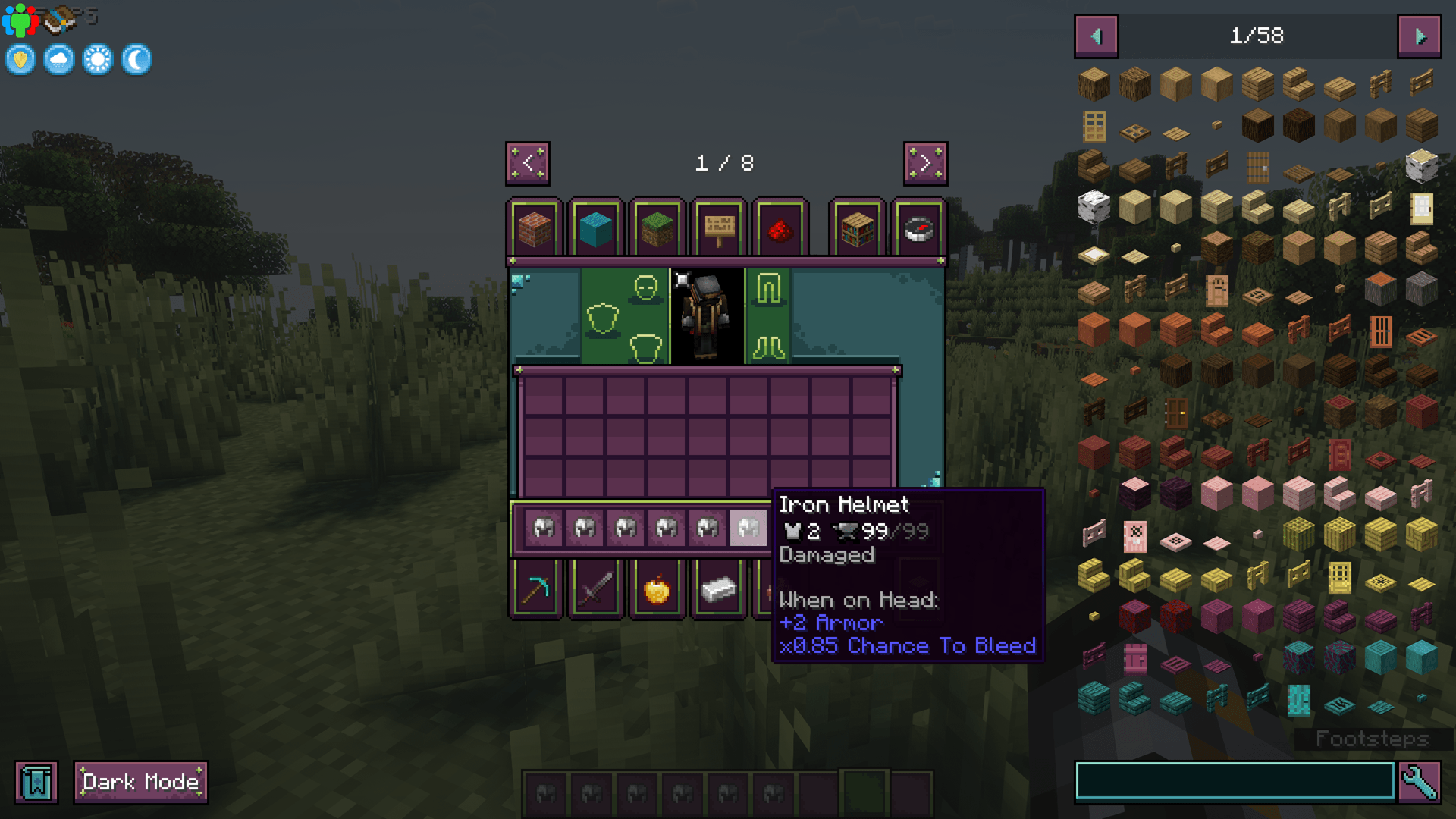
Task: Set time to day with the sun icon
Action: [x=97, y=59]
